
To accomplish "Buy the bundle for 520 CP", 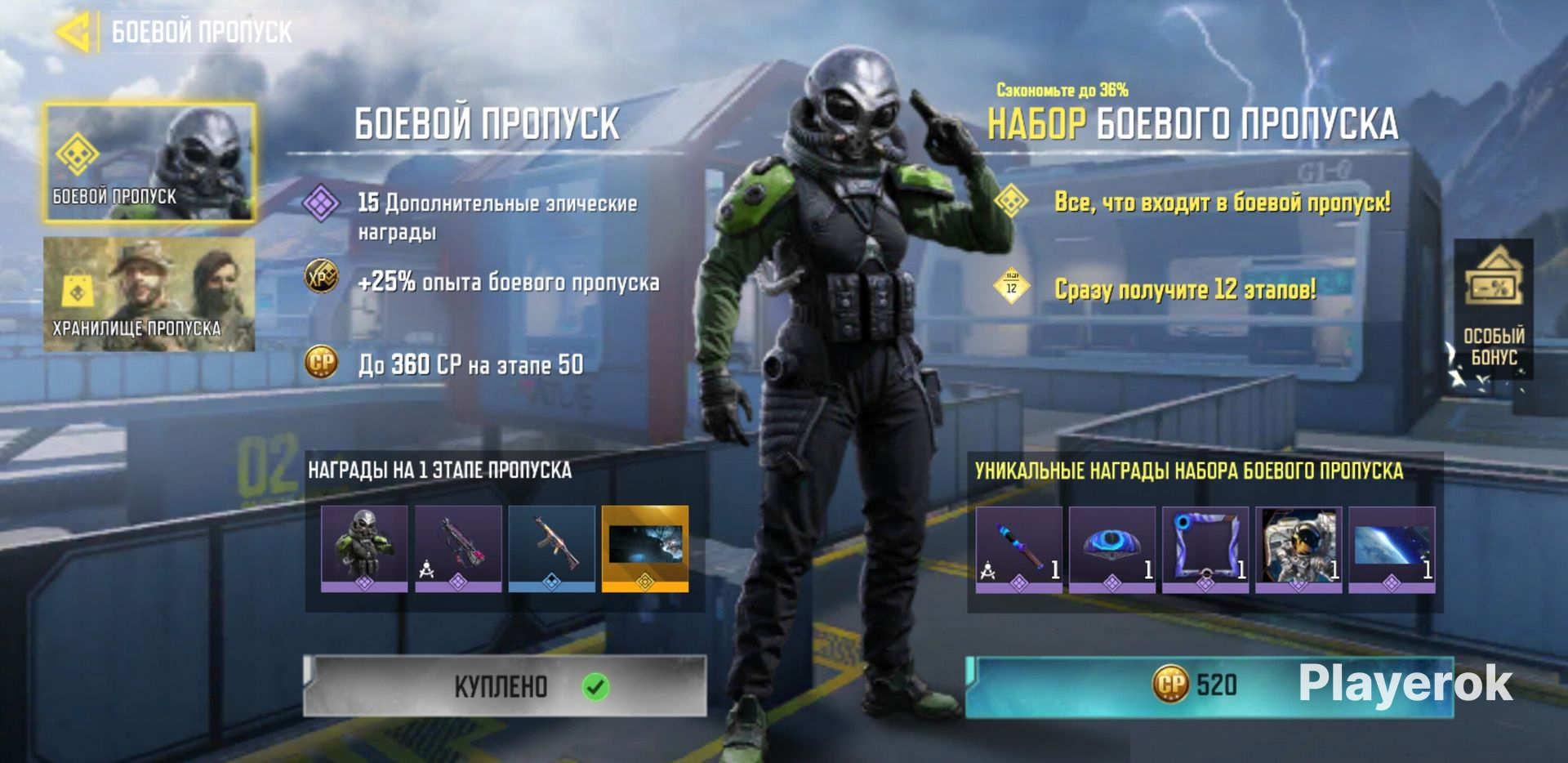I will (x=1209, y=686).
